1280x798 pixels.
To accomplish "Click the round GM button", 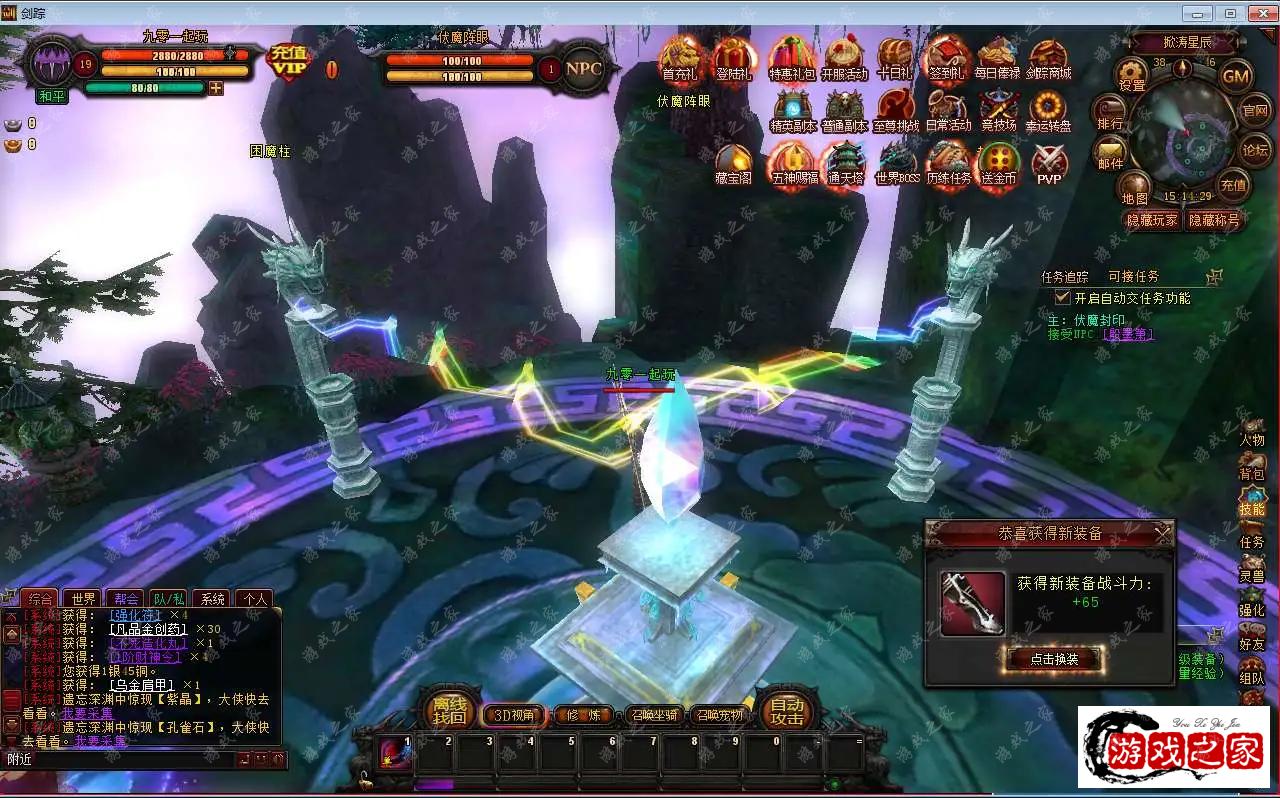I will (1237, 76).
